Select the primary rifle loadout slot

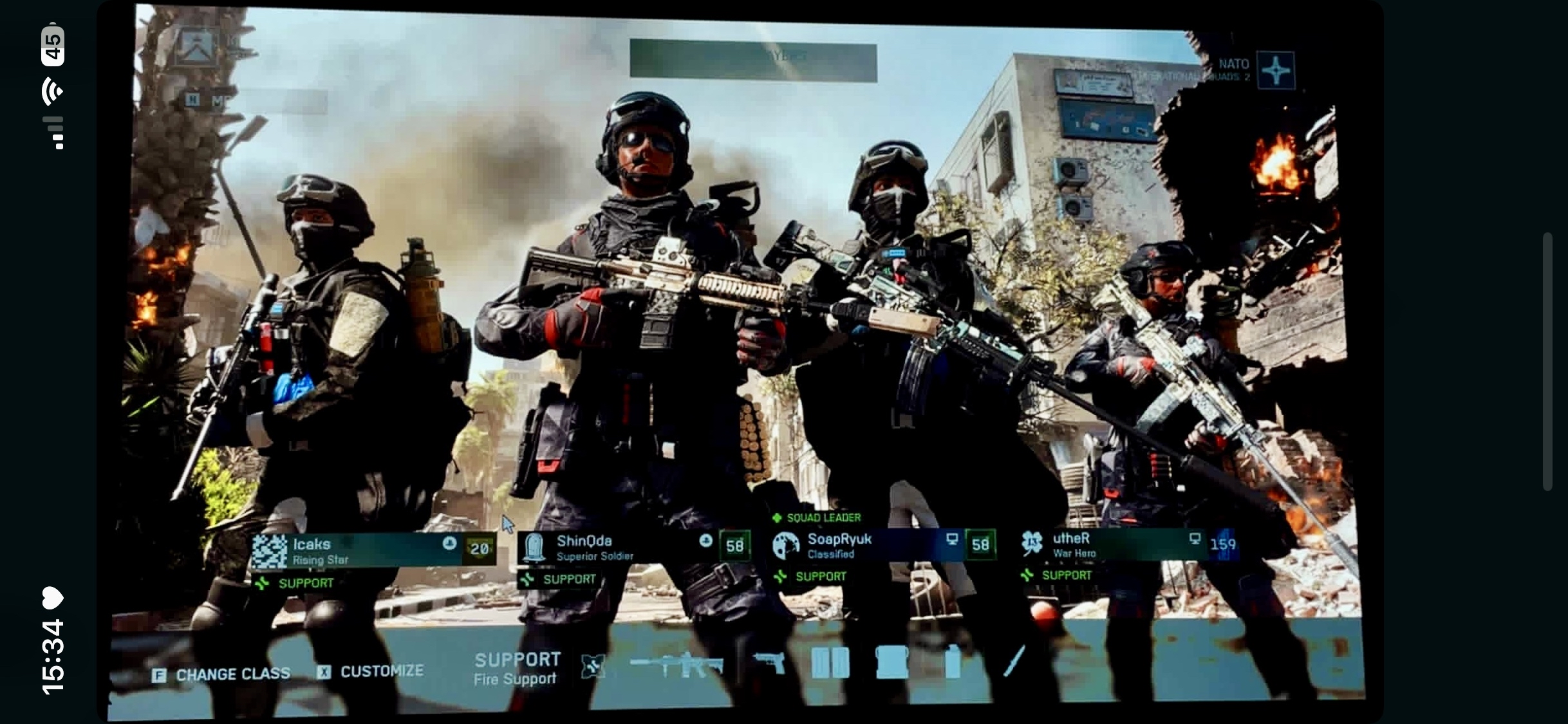(x=677, y=665)
